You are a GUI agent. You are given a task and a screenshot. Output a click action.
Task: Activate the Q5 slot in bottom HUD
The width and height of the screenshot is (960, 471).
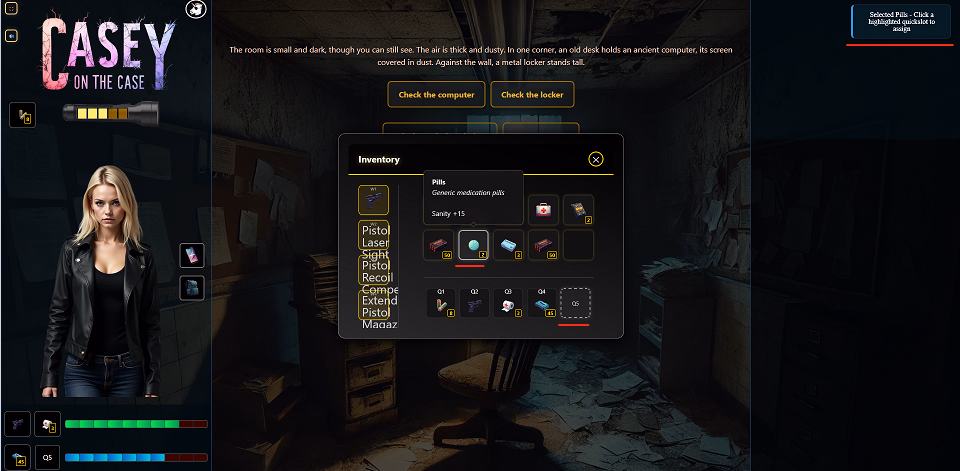[47, 458]
